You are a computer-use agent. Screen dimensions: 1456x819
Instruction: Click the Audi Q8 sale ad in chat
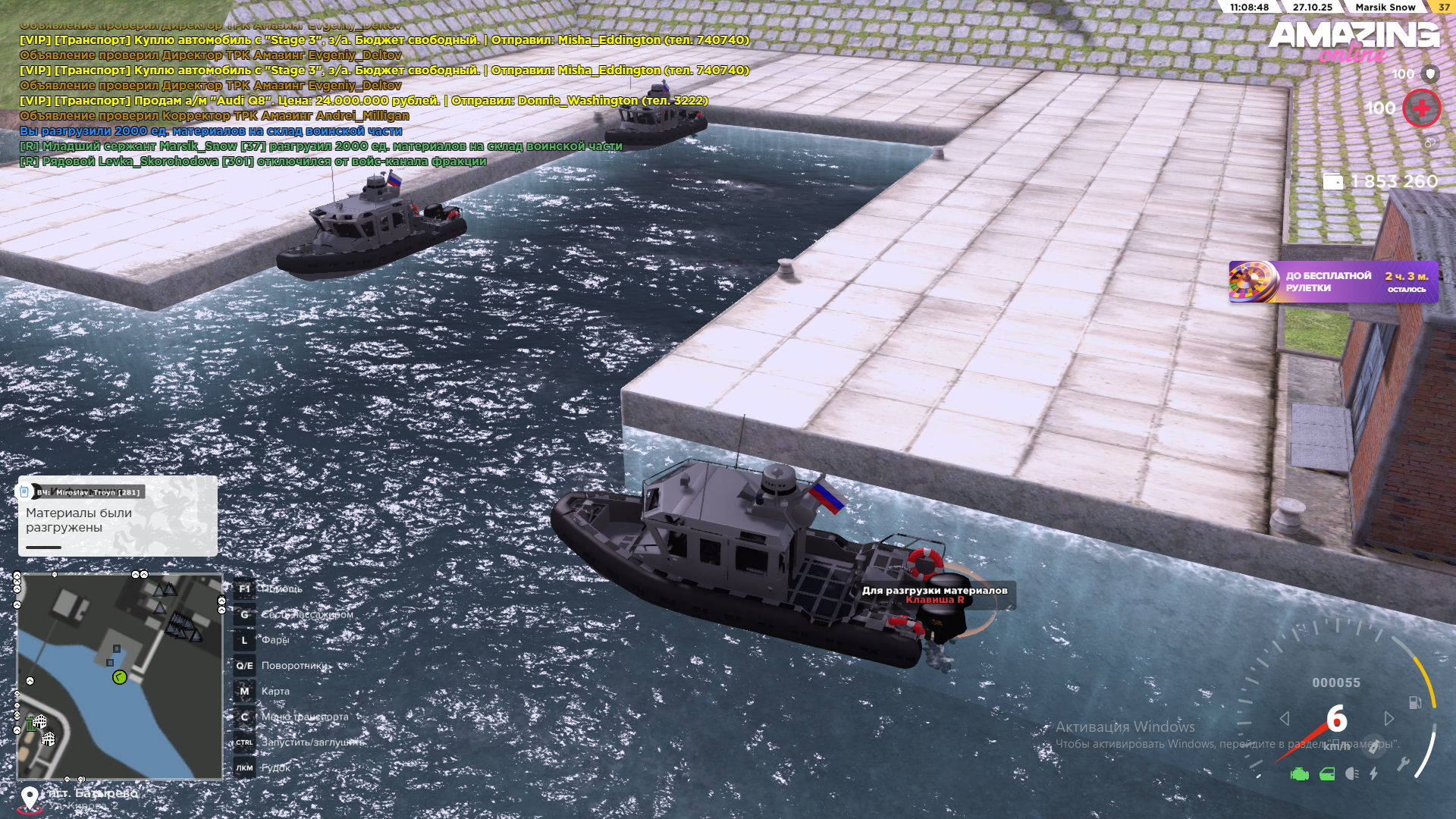click(364, 100)
